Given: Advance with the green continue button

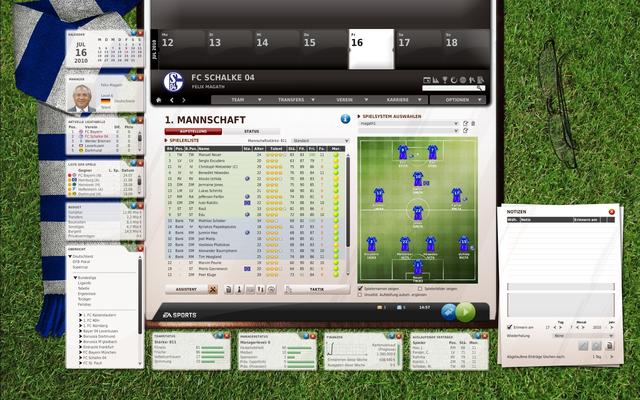Looking at the screenshot, I should [465, 311].
